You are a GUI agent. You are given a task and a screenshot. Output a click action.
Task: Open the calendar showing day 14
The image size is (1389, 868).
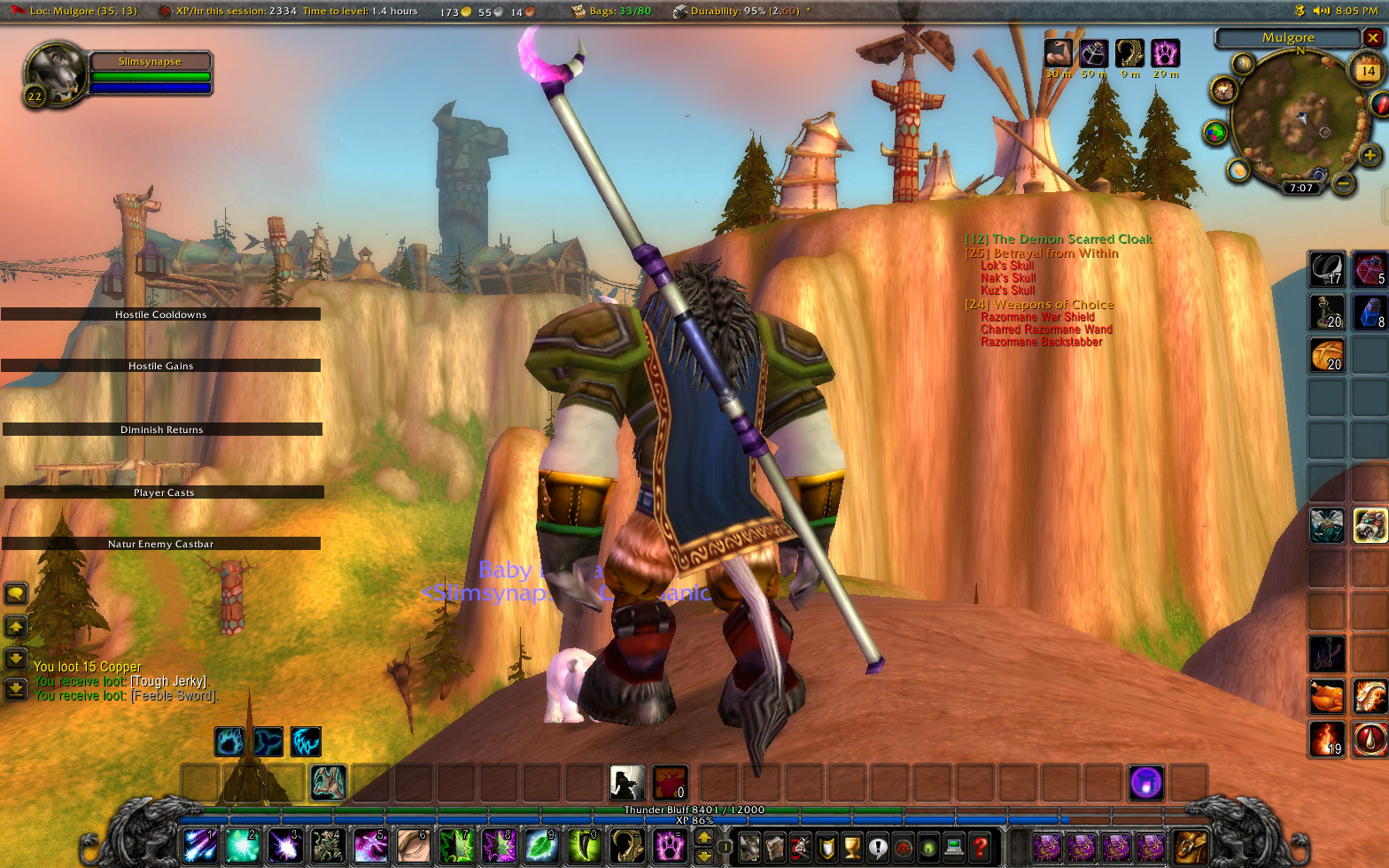click(x=1368, y=71)
